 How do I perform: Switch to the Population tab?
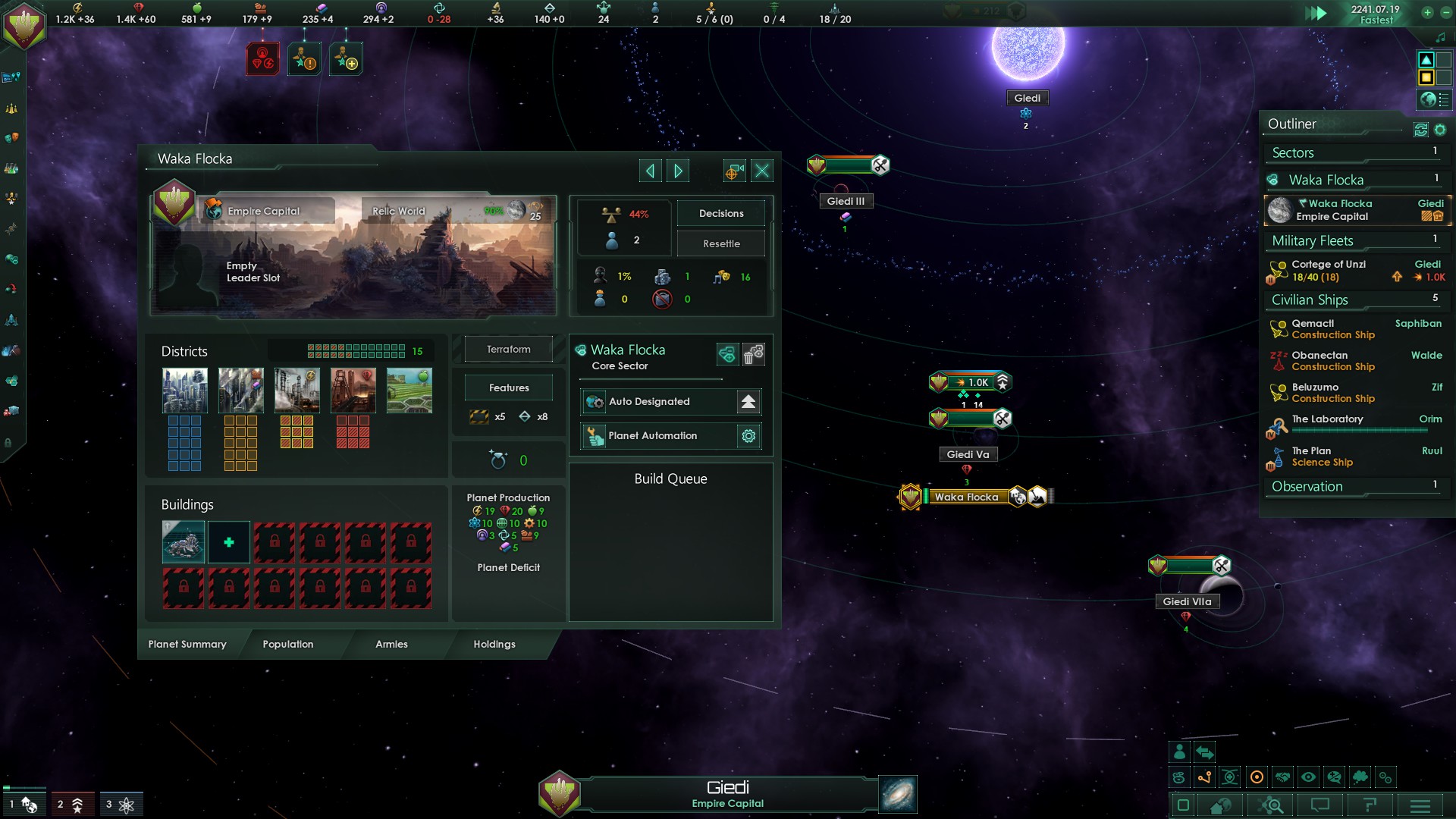coord(288,644)
